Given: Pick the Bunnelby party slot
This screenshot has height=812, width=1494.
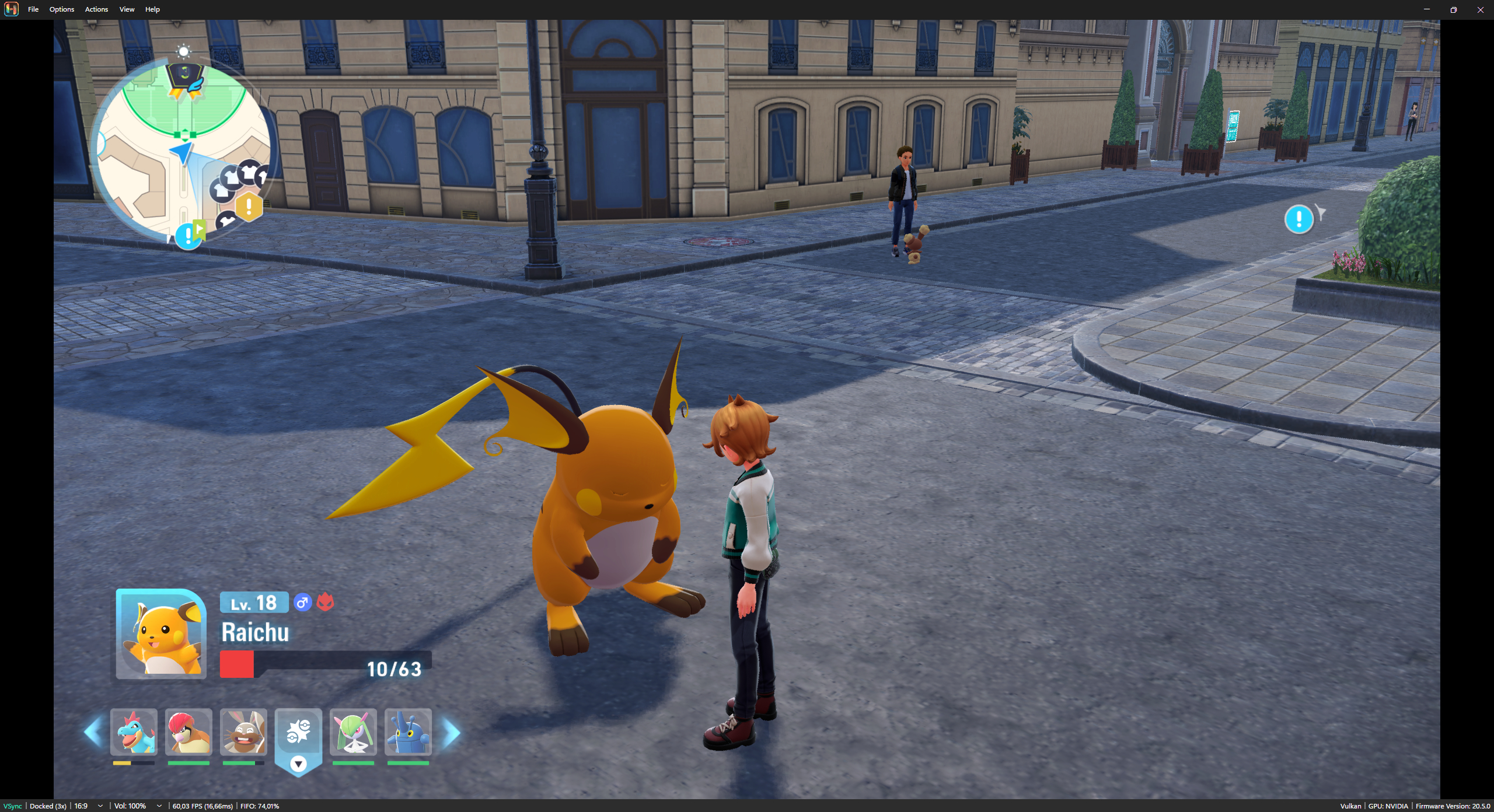Looking at the screenshot, I should (x=243, y=732).
